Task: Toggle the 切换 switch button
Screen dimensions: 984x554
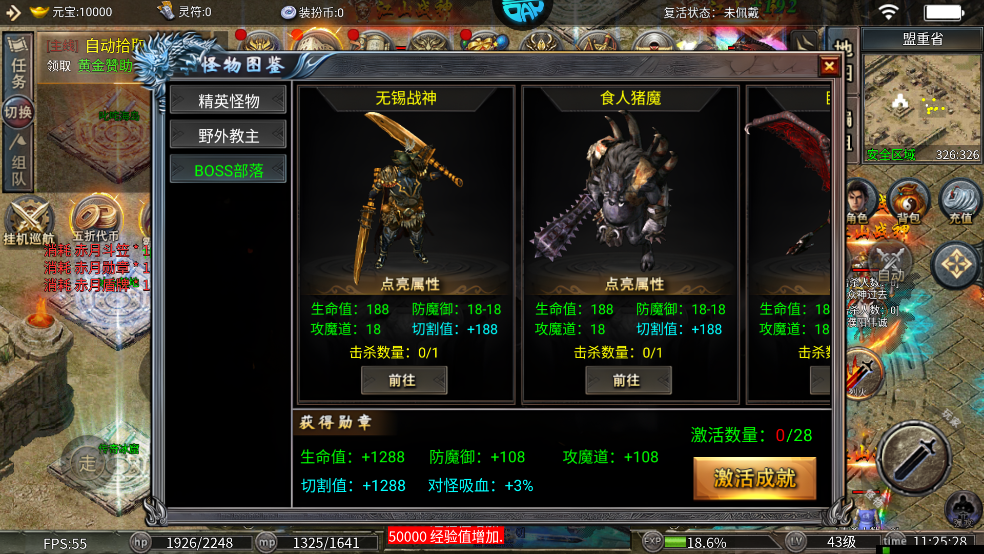Action: pyautogui.click(x=18, y=112)
